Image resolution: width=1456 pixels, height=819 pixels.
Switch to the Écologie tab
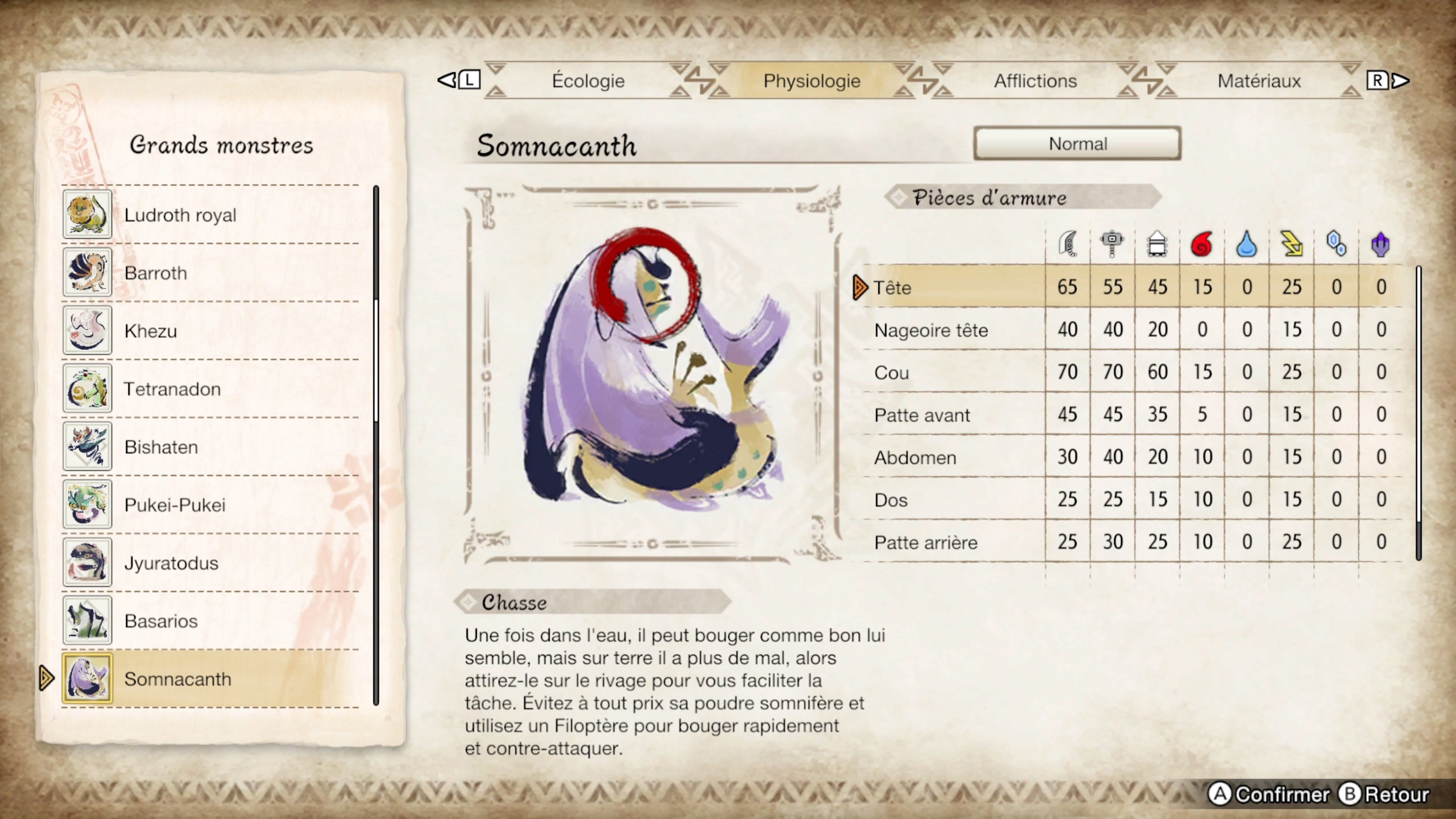588,81
